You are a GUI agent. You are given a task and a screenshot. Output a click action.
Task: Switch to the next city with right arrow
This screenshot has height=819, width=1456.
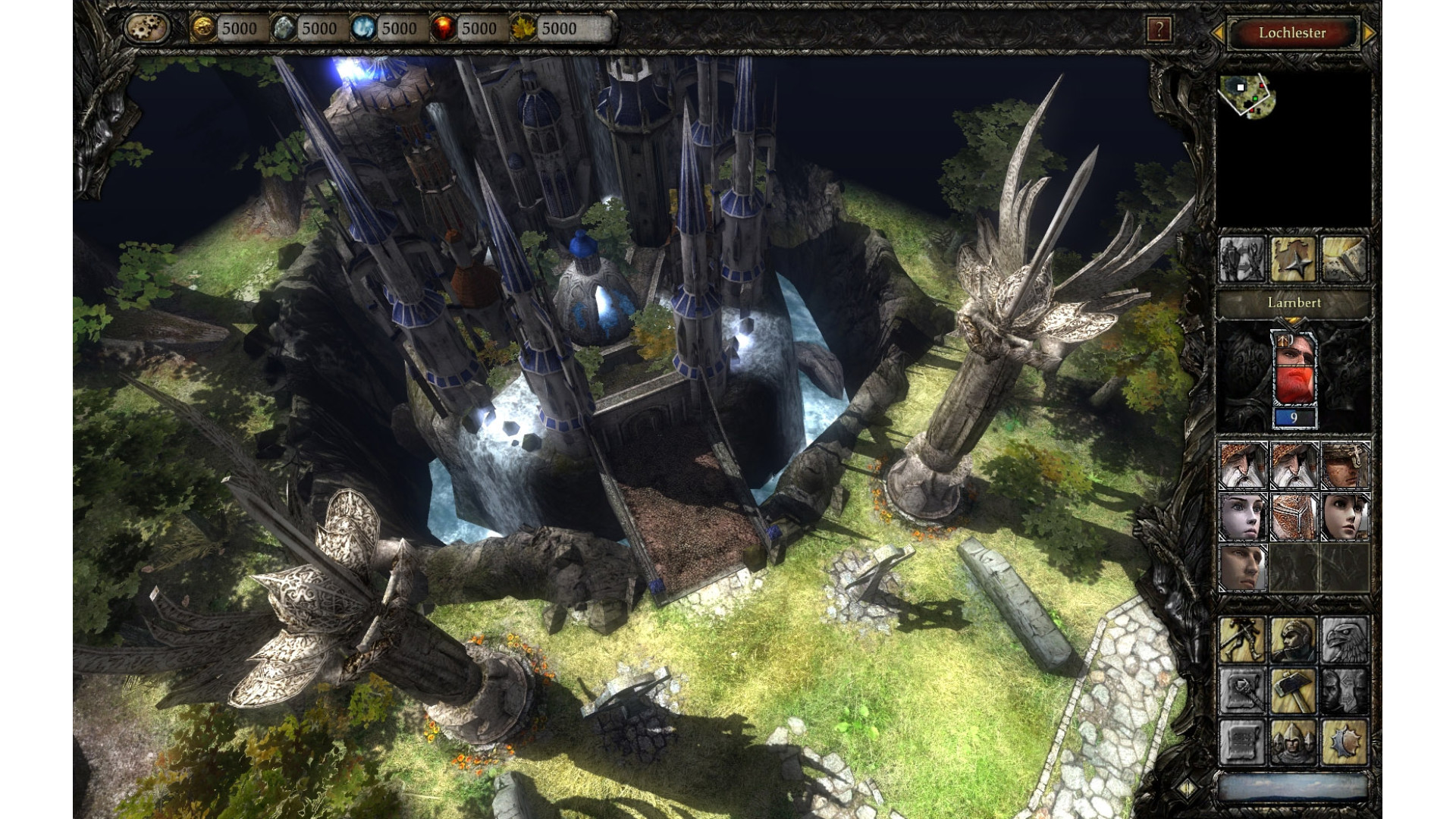[x=1369, y=33]
